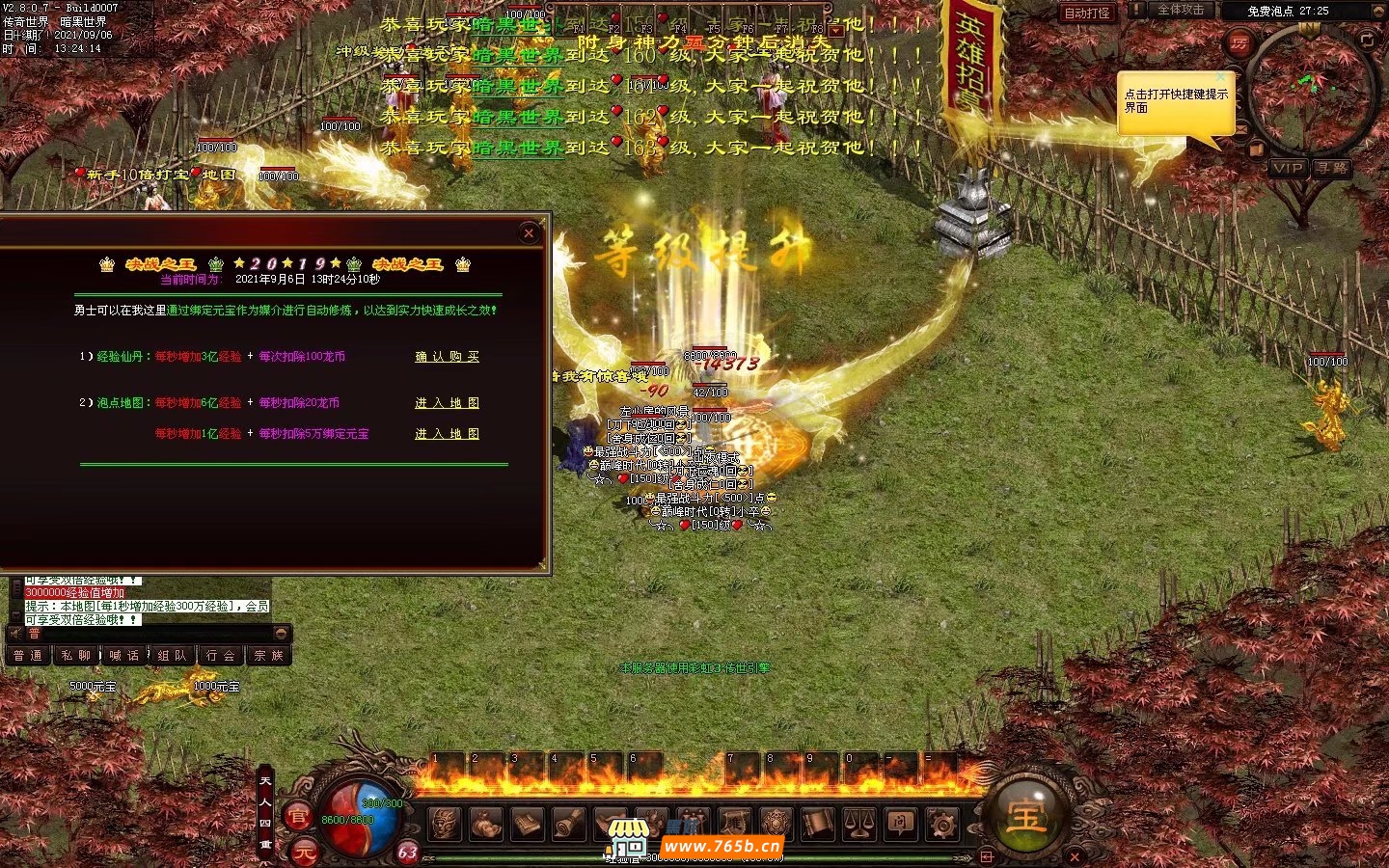Switch to 宗族 clan chat tab
Image resolution: width=1389 pixels, height=868 pixels.
[268, 656]
